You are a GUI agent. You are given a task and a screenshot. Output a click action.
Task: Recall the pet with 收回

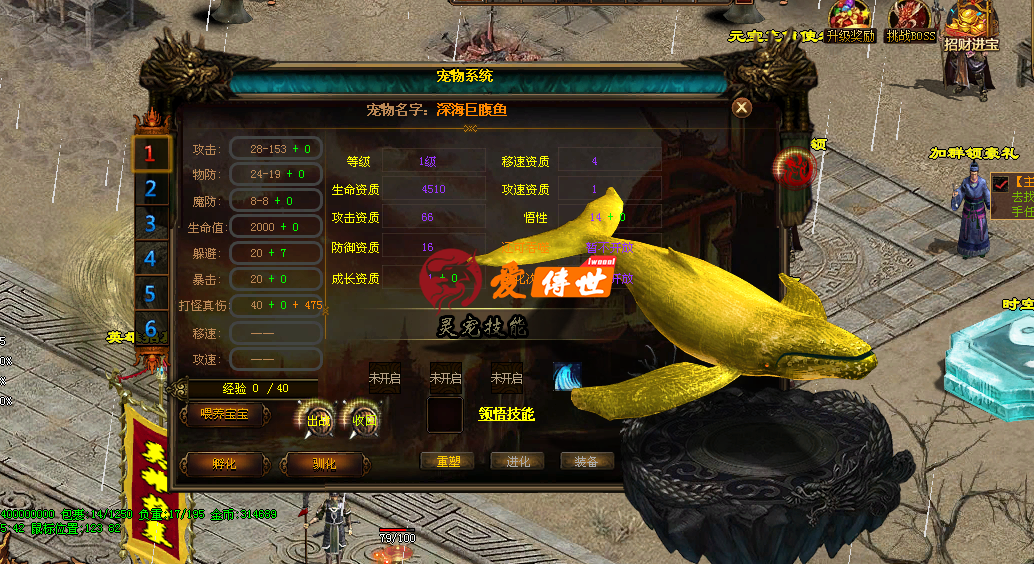point(362,420)
